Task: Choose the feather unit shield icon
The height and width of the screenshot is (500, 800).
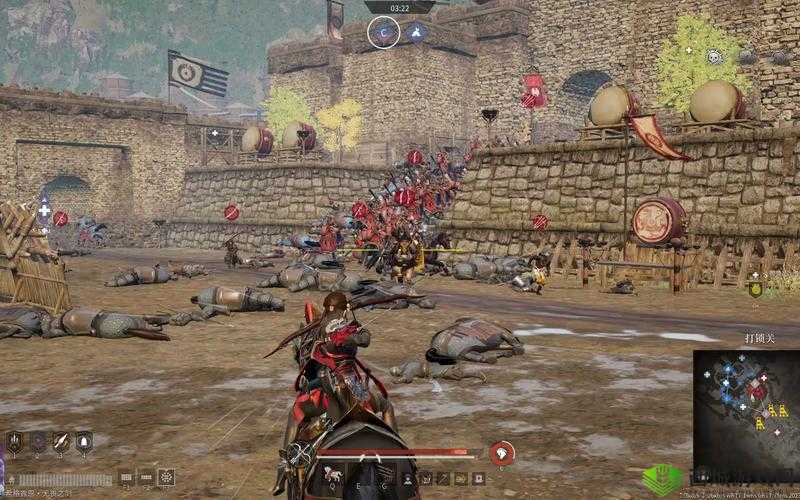Action: pos(61,443)
